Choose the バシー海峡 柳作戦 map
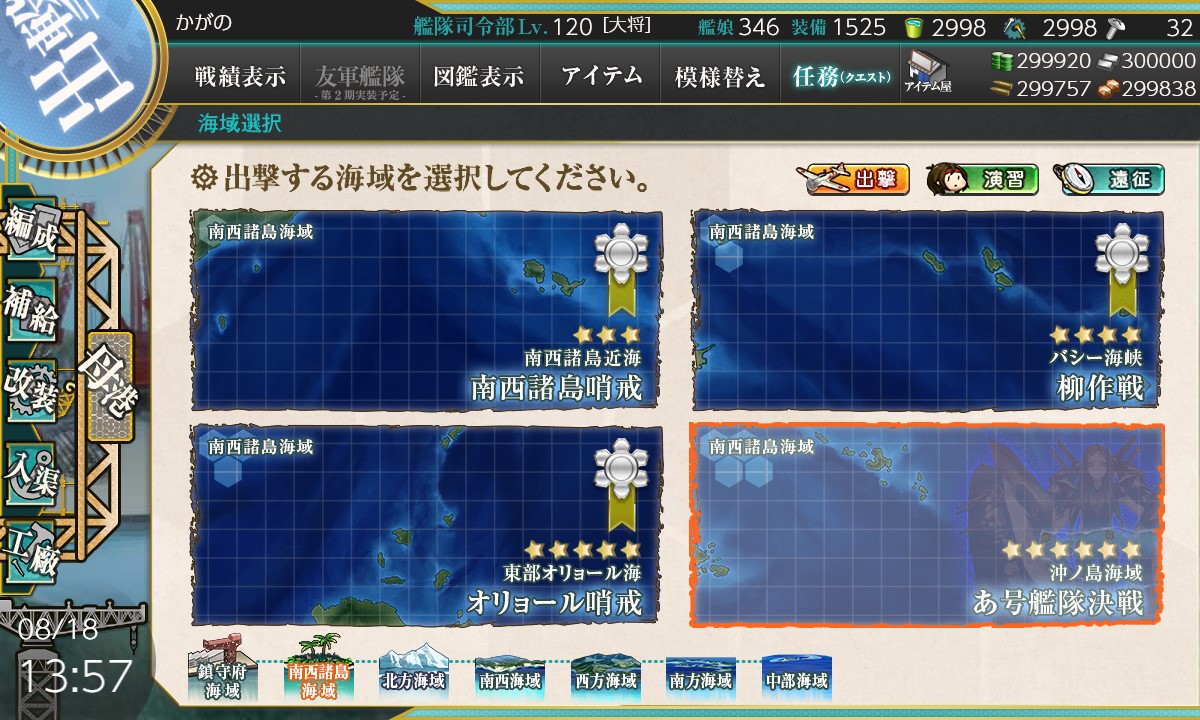This screenshot has height=720, width=1200. pos(927,308)
